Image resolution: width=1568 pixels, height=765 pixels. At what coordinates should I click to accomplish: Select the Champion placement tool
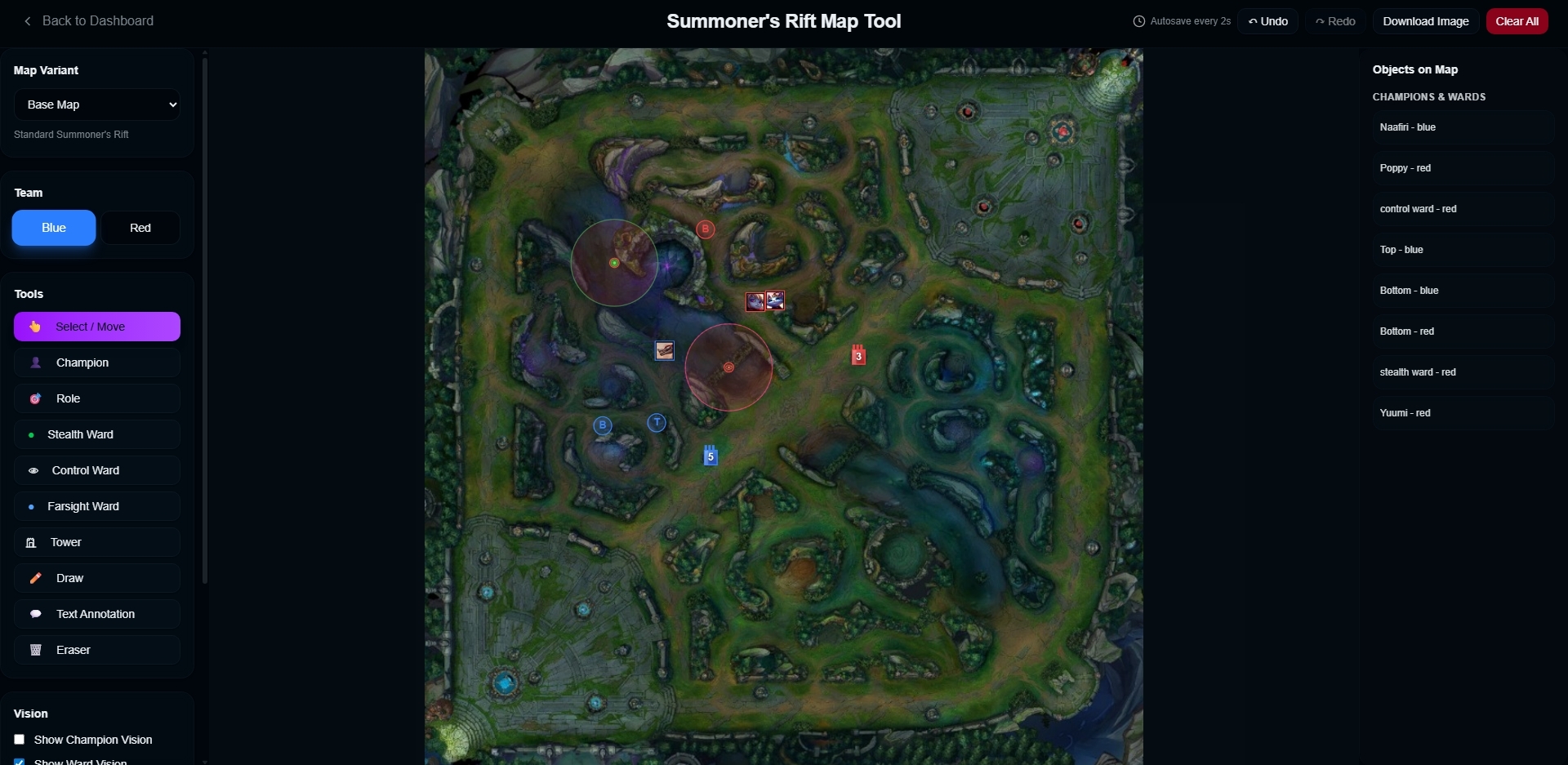tap(97, 362)
